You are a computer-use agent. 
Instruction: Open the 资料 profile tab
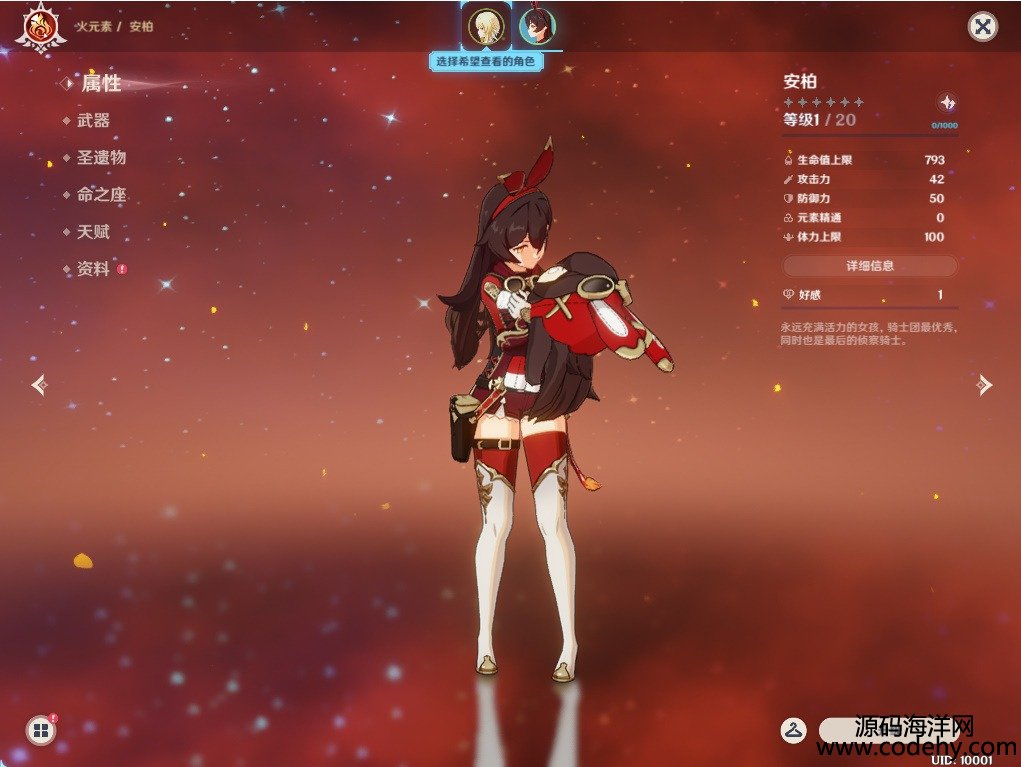93,269
